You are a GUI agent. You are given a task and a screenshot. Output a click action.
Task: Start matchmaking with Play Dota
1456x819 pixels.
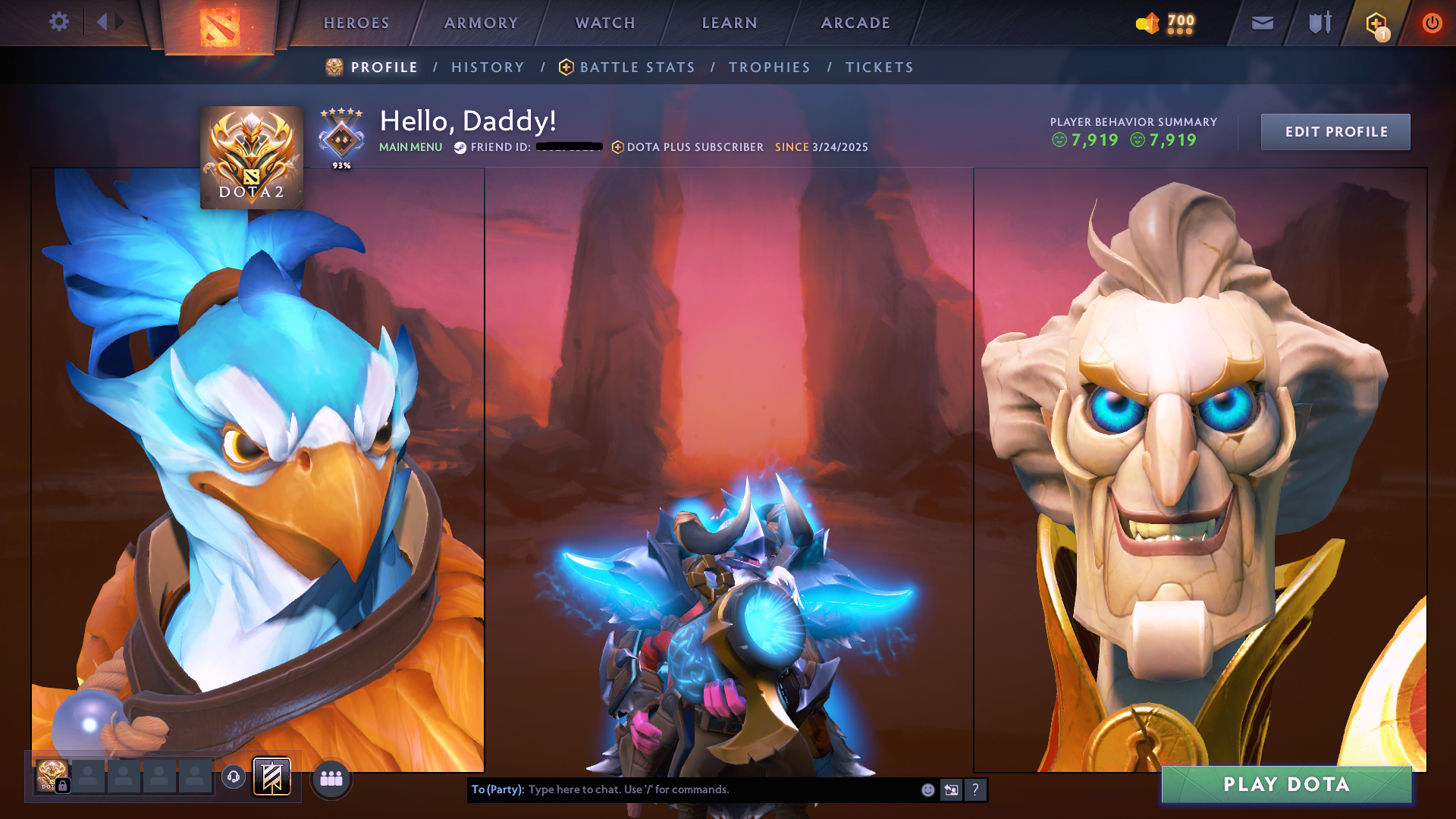(x=1286, y=785)
